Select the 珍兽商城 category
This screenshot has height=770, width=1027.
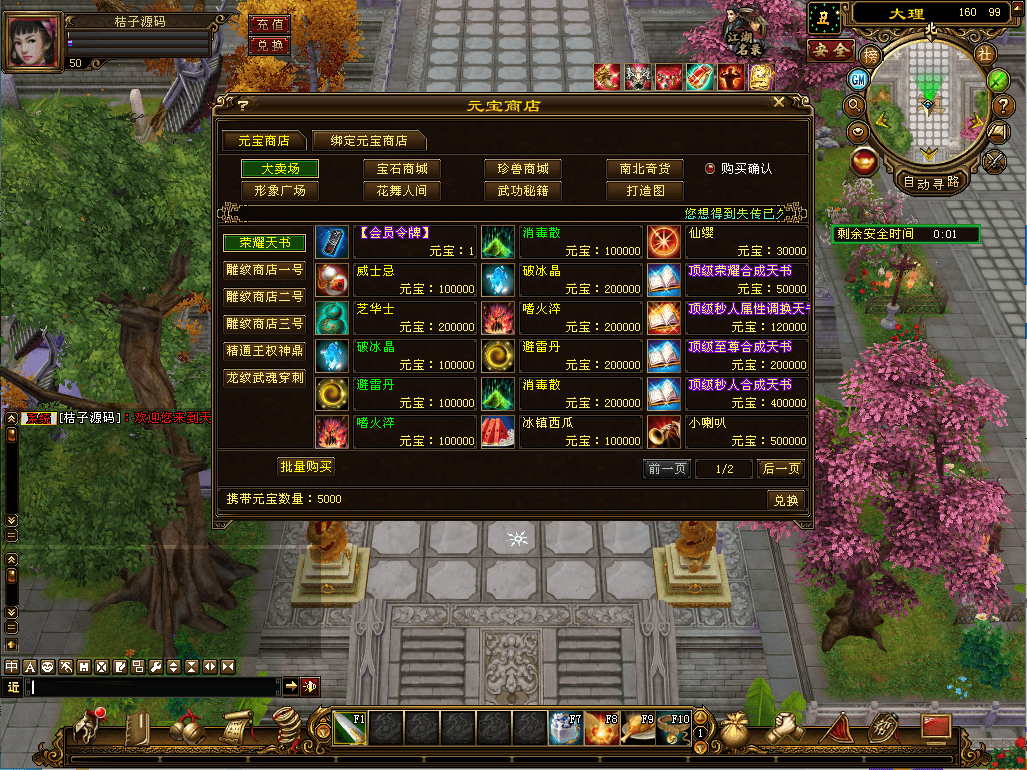coord(523,169)
